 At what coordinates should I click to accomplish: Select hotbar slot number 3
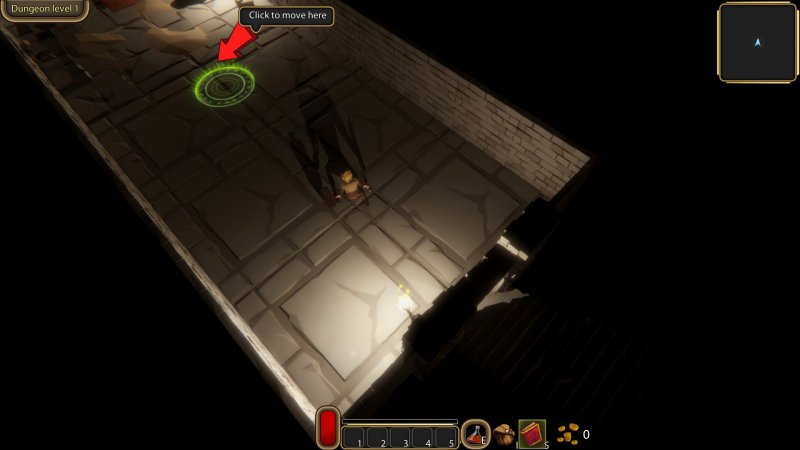[x=401, y=437]
